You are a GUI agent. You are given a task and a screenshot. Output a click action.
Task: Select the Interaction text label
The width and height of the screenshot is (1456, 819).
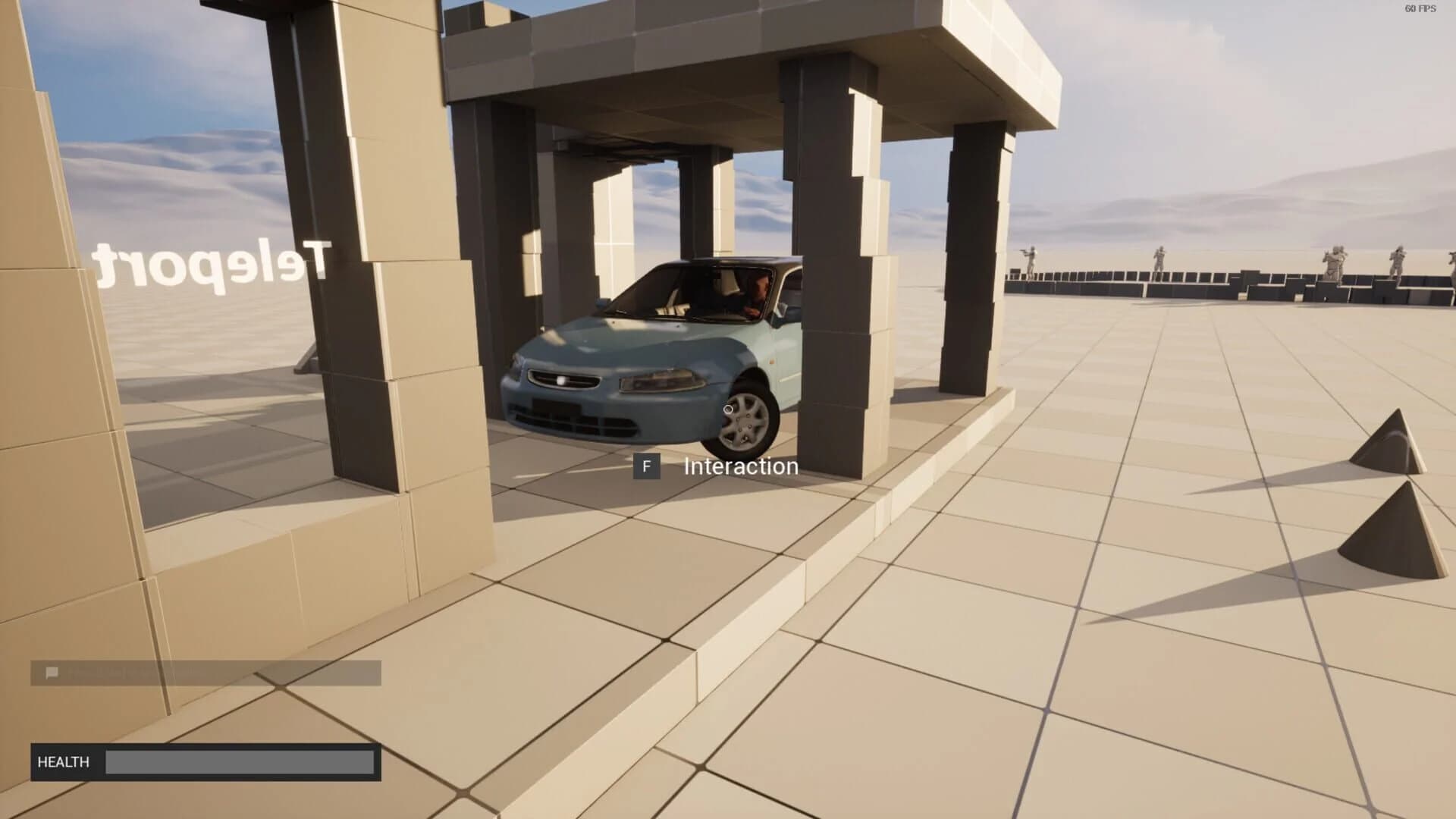[741, 466]
